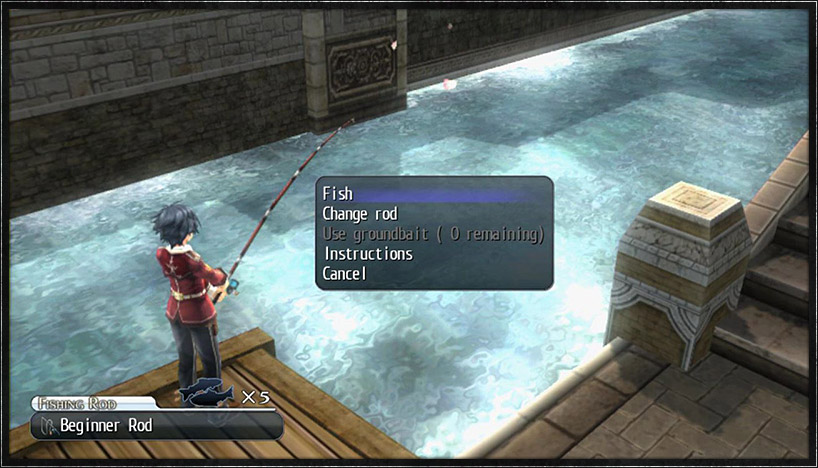Viewport: 818px width, 468px height.
Task: Open the fishing Instructions
Action: (367, 254)
